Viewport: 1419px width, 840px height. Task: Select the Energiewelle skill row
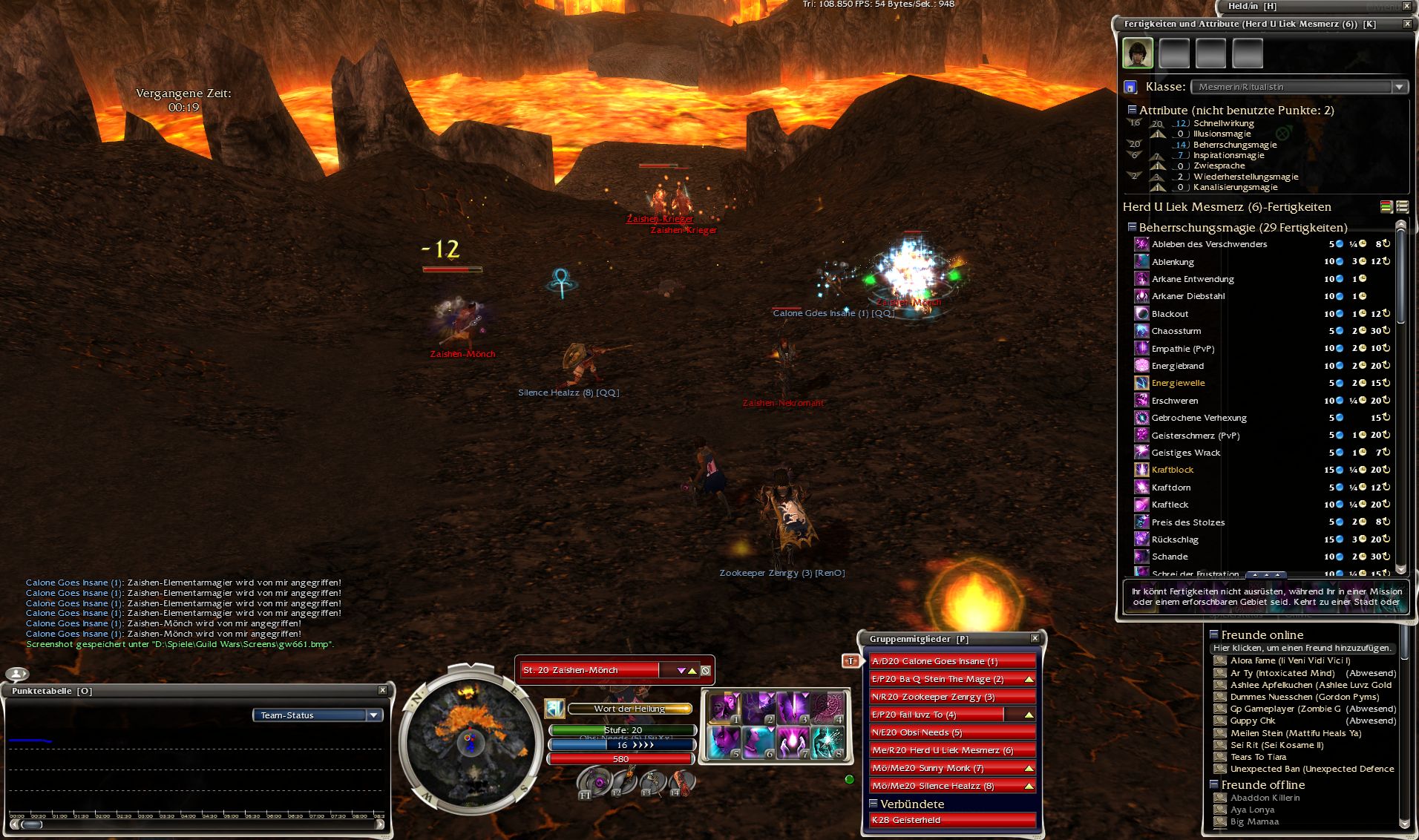click(1178, 384)
